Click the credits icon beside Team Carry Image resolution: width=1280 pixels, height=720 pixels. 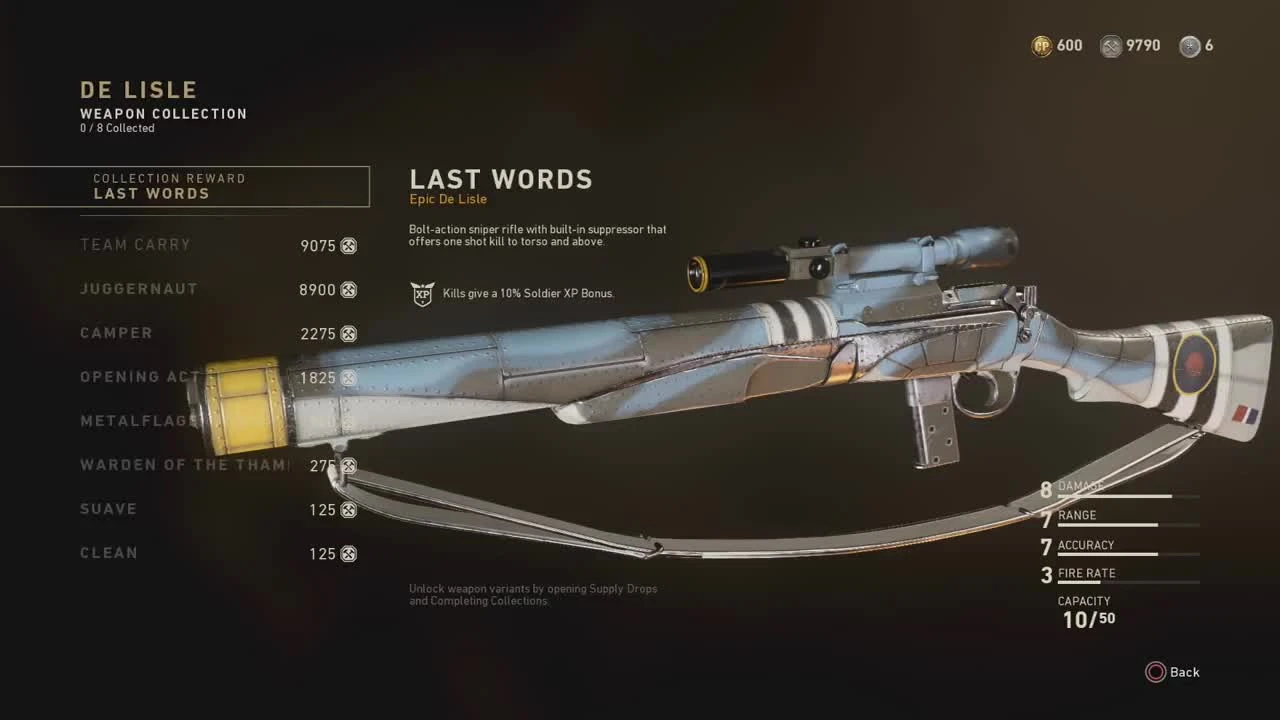point(349,245)
